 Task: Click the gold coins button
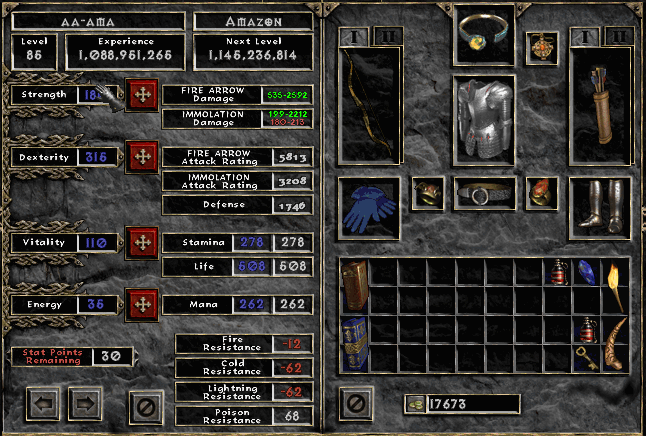coord(414,404)
